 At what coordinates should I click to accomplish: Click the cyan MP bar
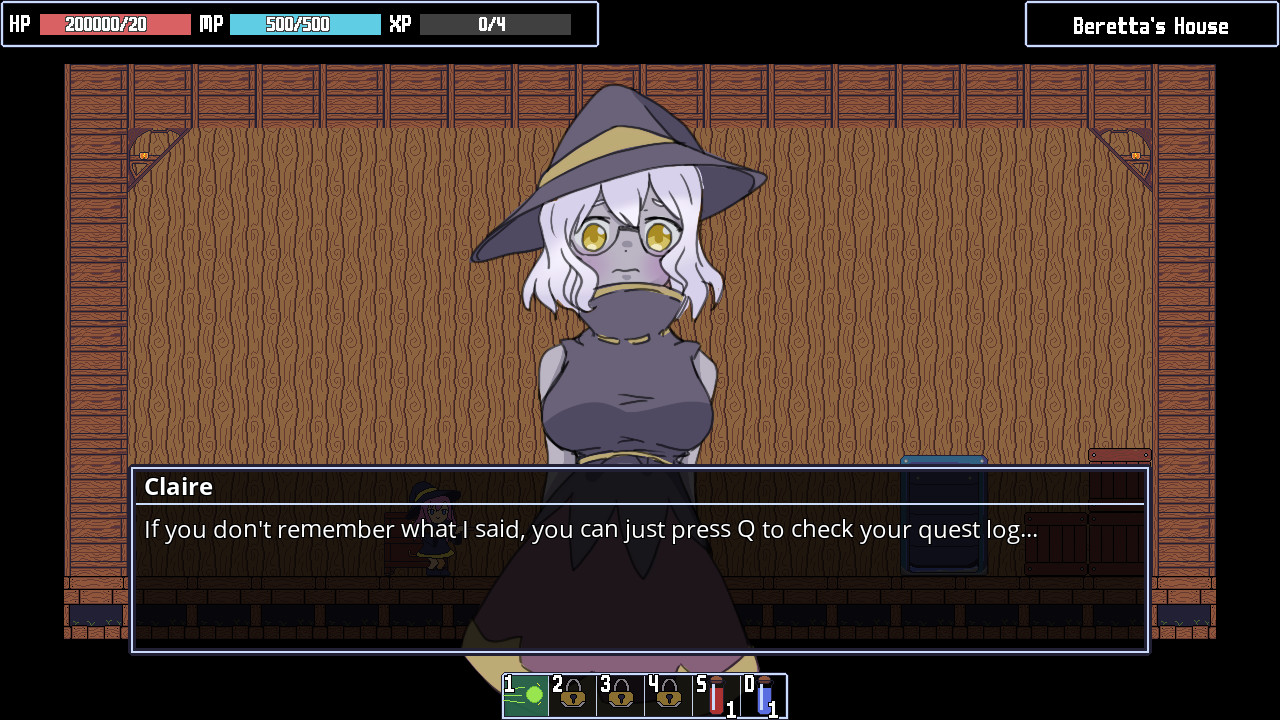305,23
